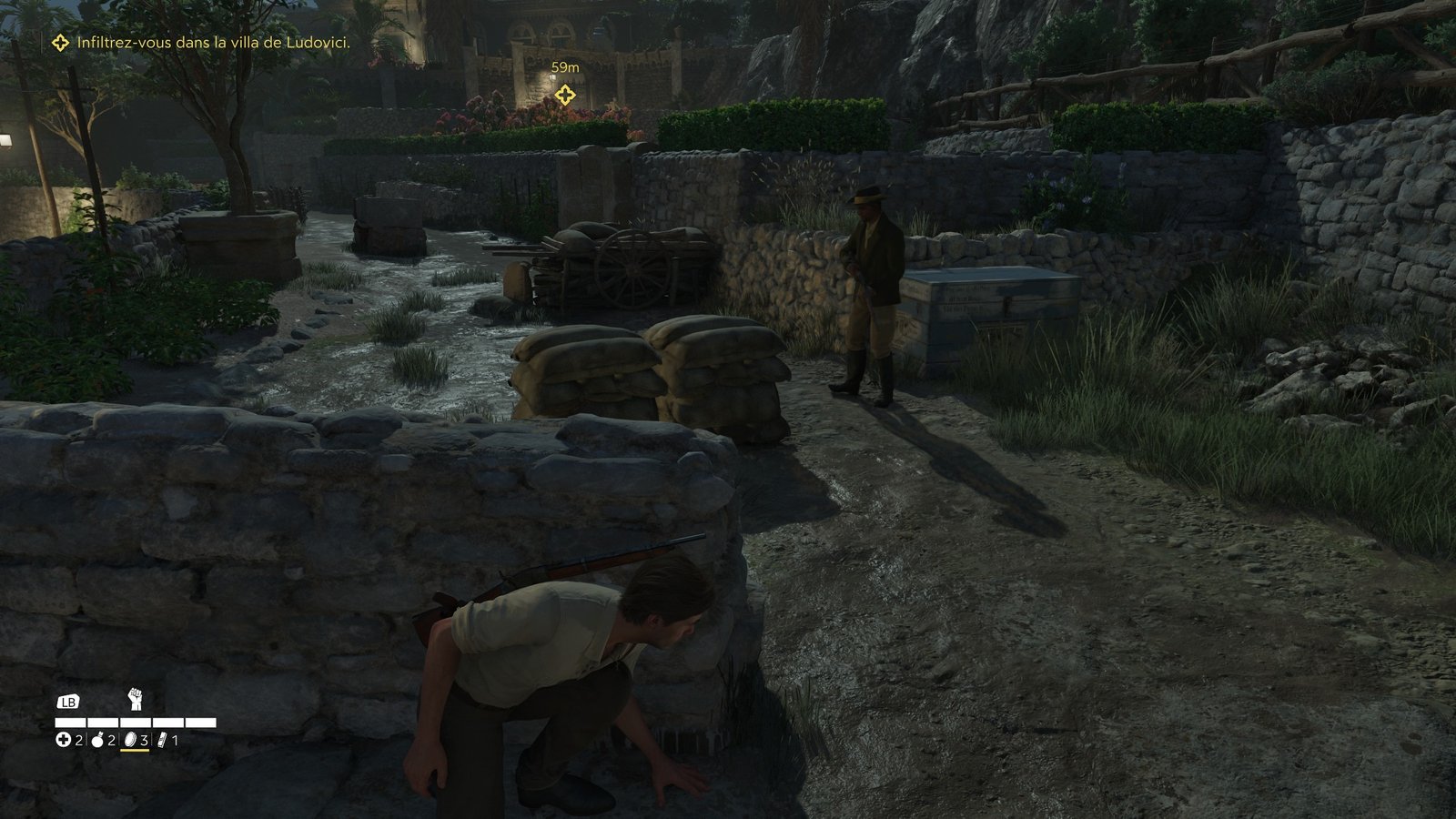Pick the highlighted coin item slot
This screenshot has width=1456, height=819.
(130, 741)
